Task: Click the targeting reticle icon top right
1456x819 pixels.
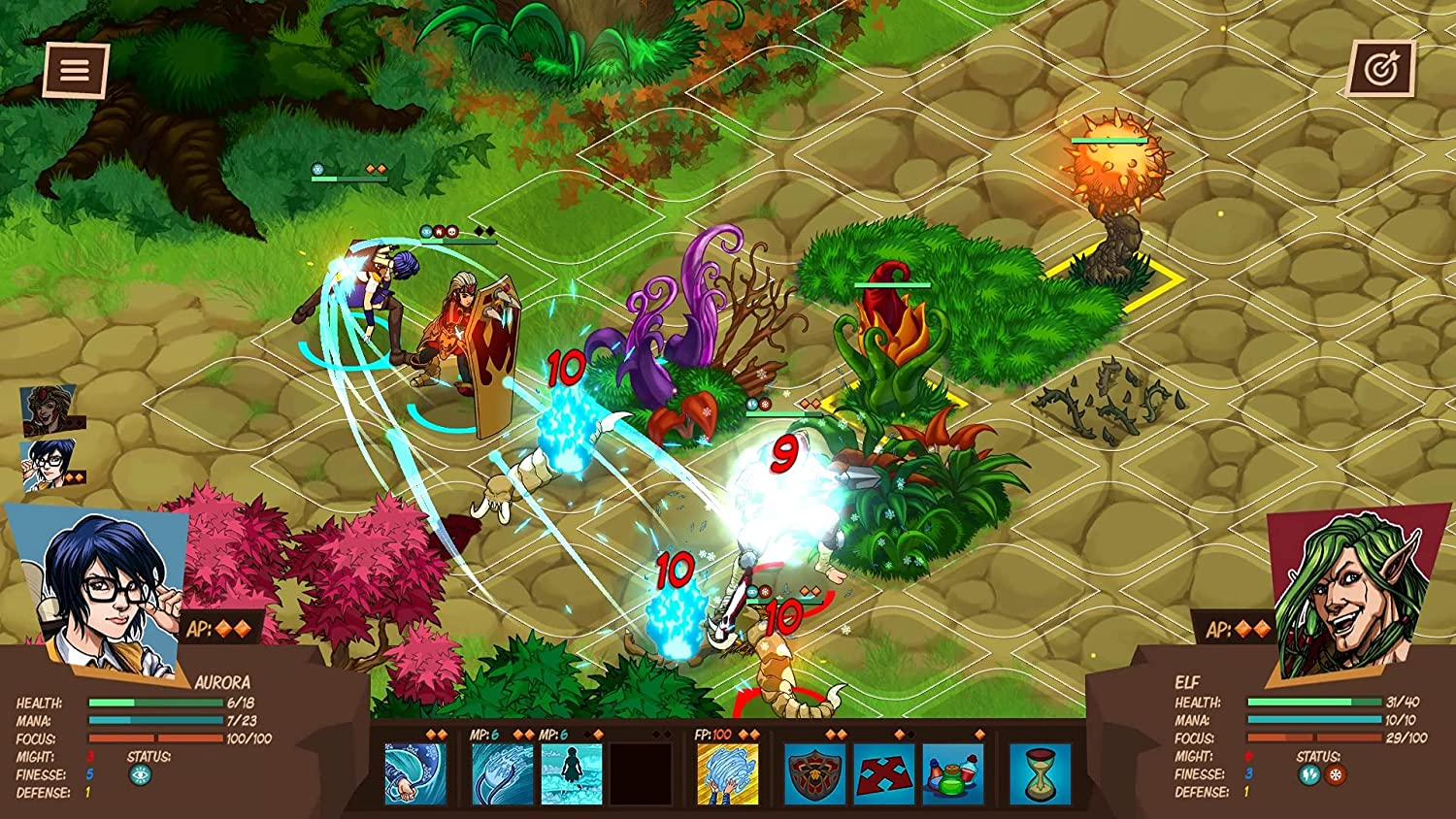Action: (1382, 66)
